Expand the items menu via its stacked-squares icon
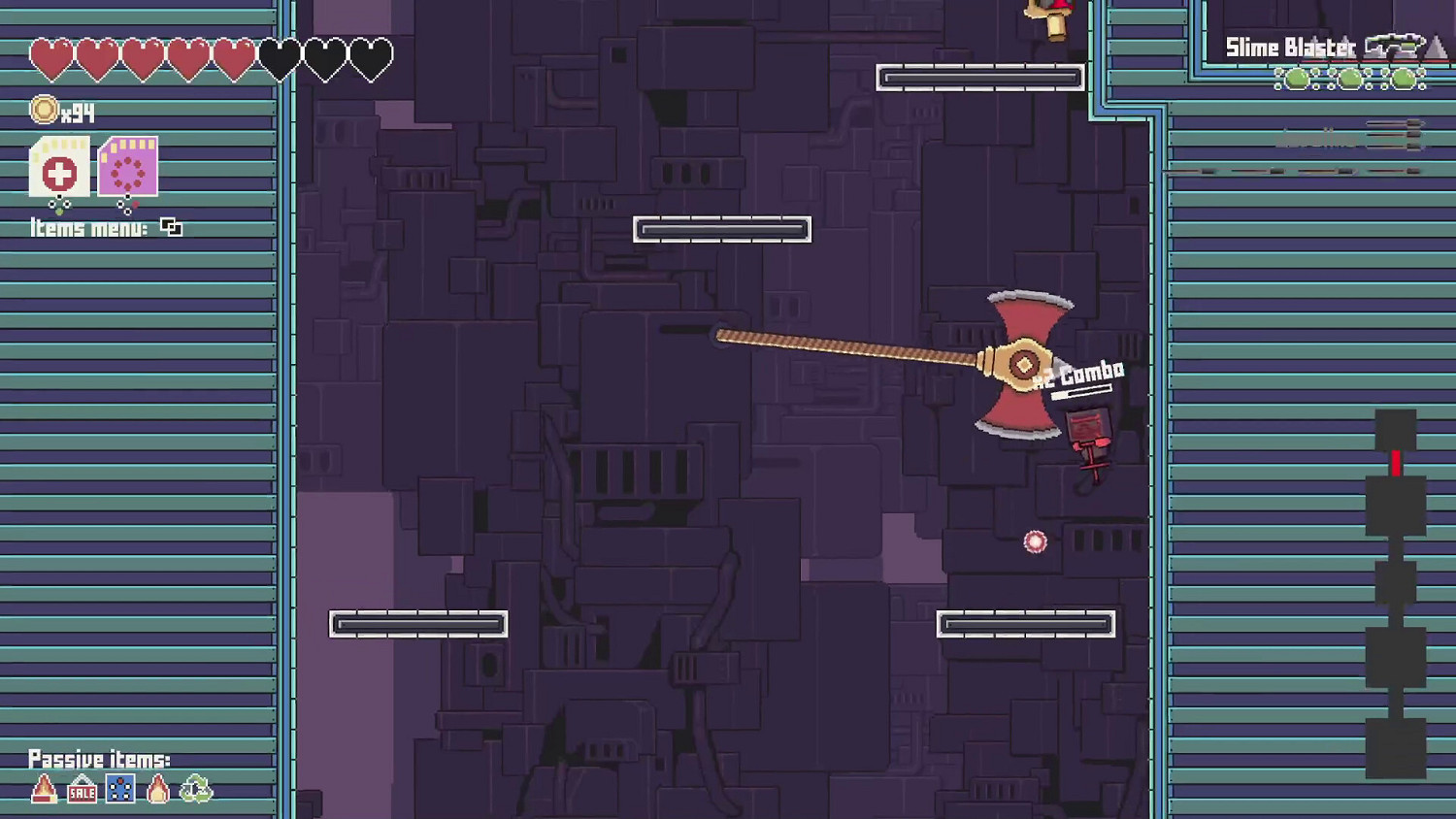This screenshot has width=1456, height=819. pyautogui.click(x=172, y=227)
